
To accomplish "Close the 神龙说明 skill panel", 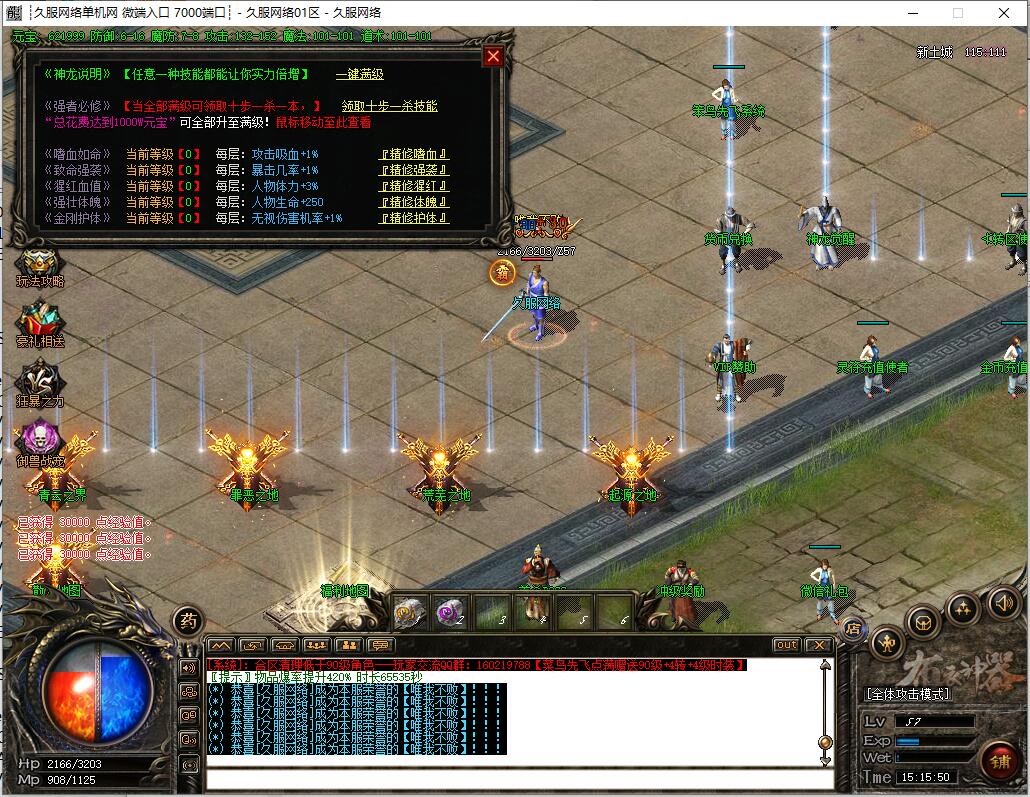I will click(x=492, y=56).
